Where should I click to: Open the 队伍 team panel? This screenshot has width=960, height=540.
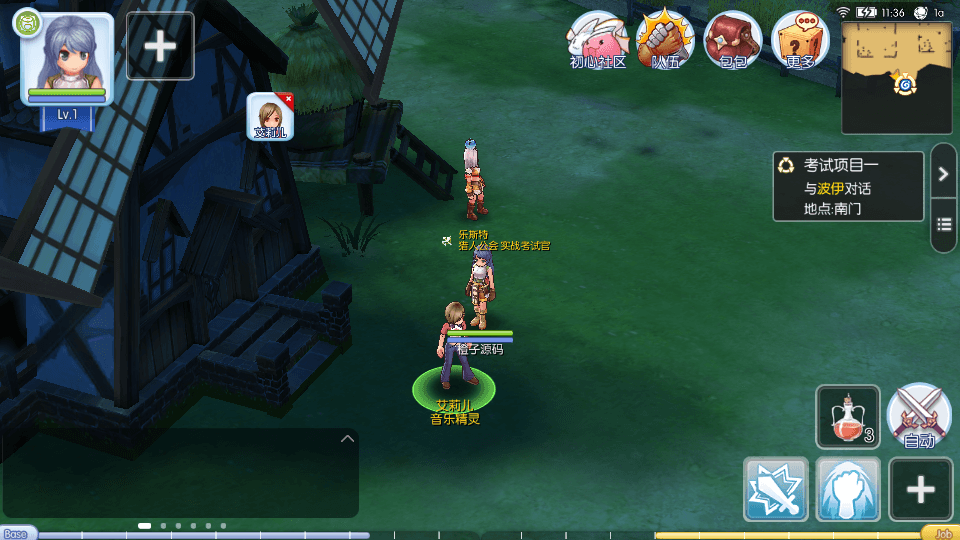pyautogui.click(x=666, y=40)
